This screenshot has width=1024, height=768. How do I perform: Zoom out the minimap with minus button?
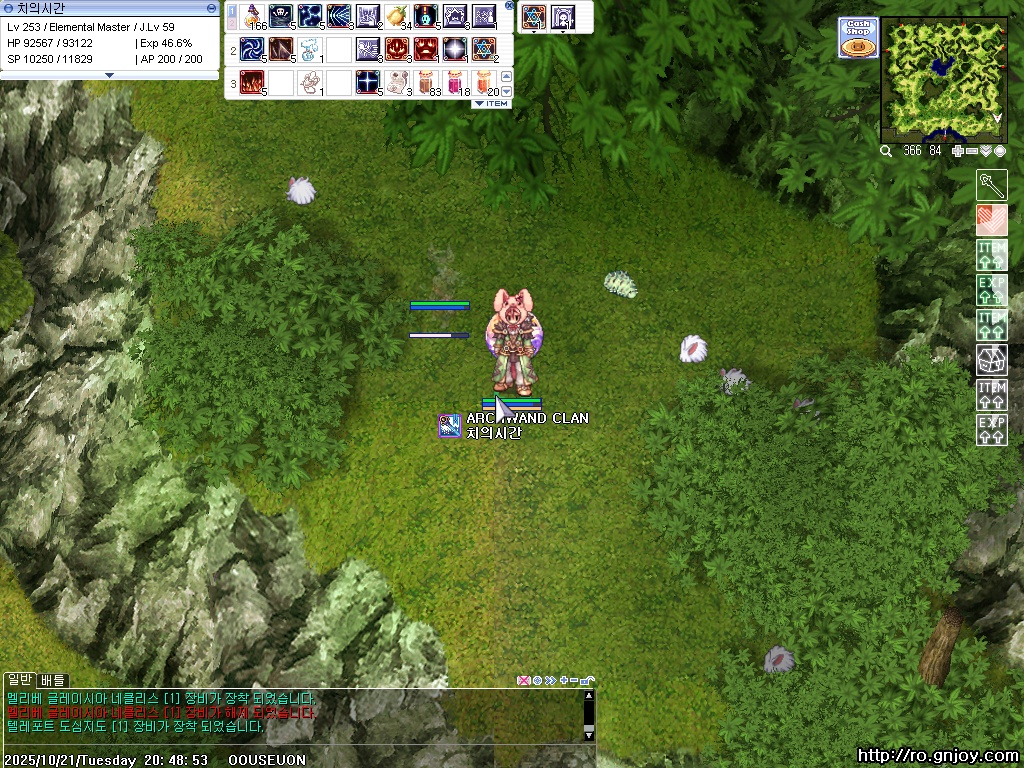(x=972, y=151)
